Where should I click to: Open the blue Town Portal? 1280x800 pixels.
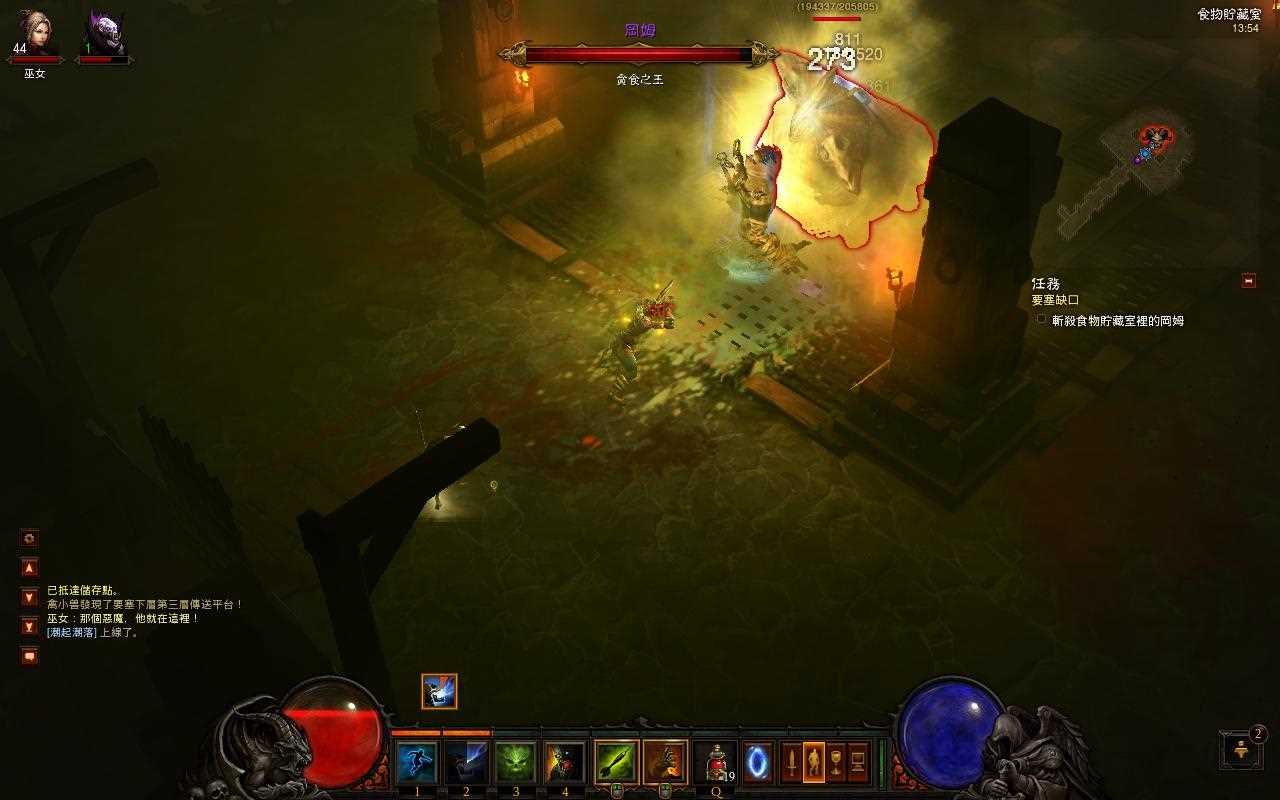[x=758, y=763]
